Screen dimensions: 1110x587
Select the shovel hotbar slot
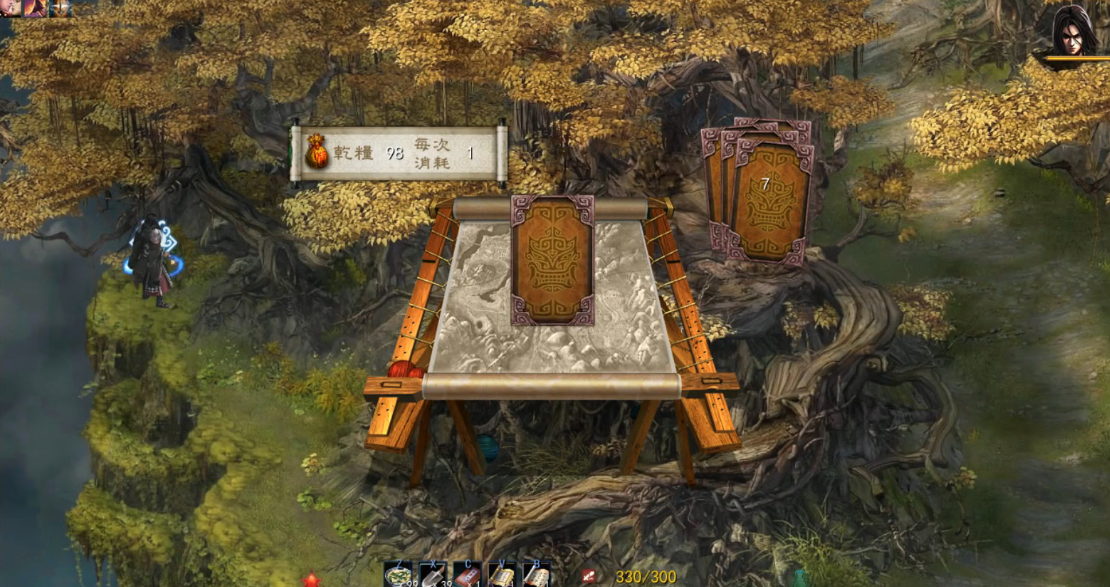pos(433,575)
